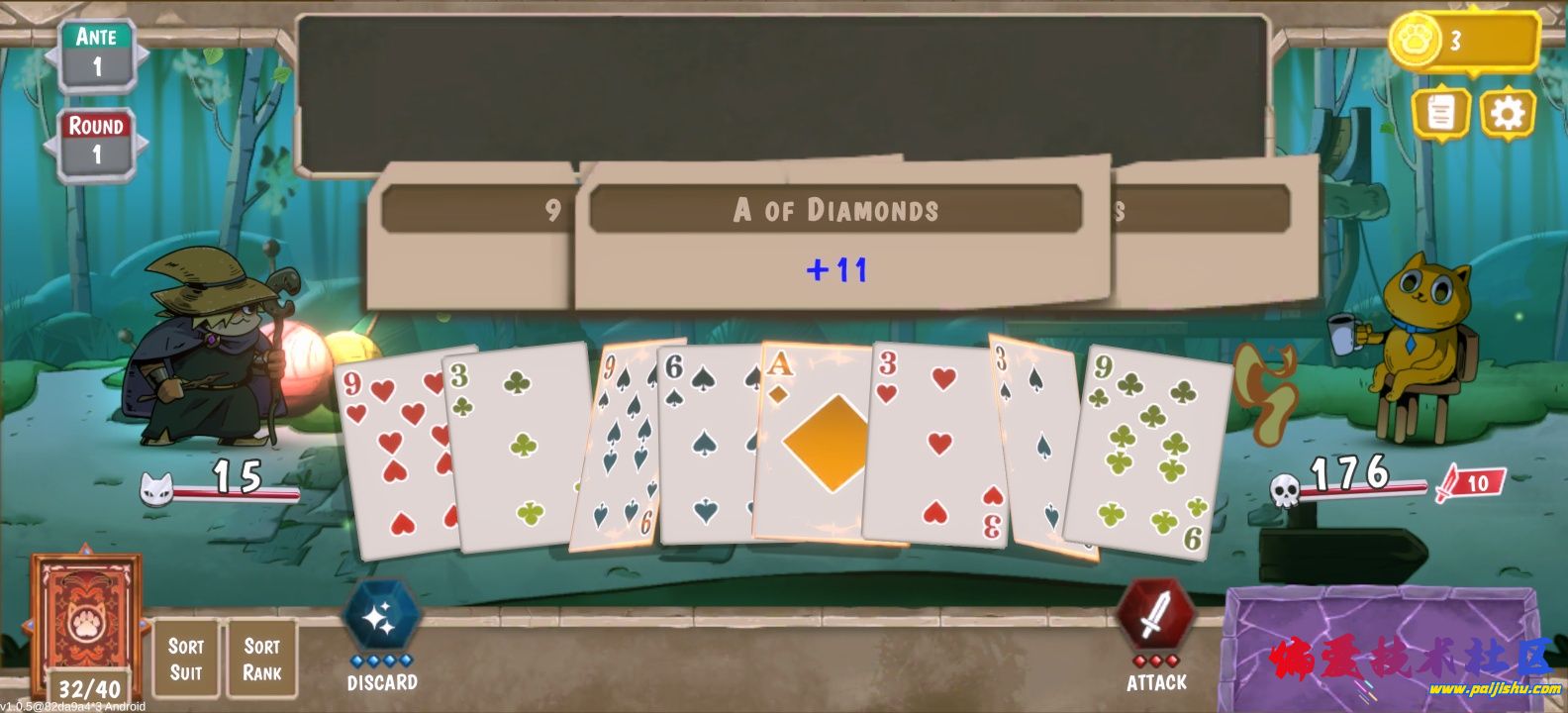Viewport: 1568px width, 713px height.
Task: Switch to Sort Suit ordering
Action: tap(187, 656)
